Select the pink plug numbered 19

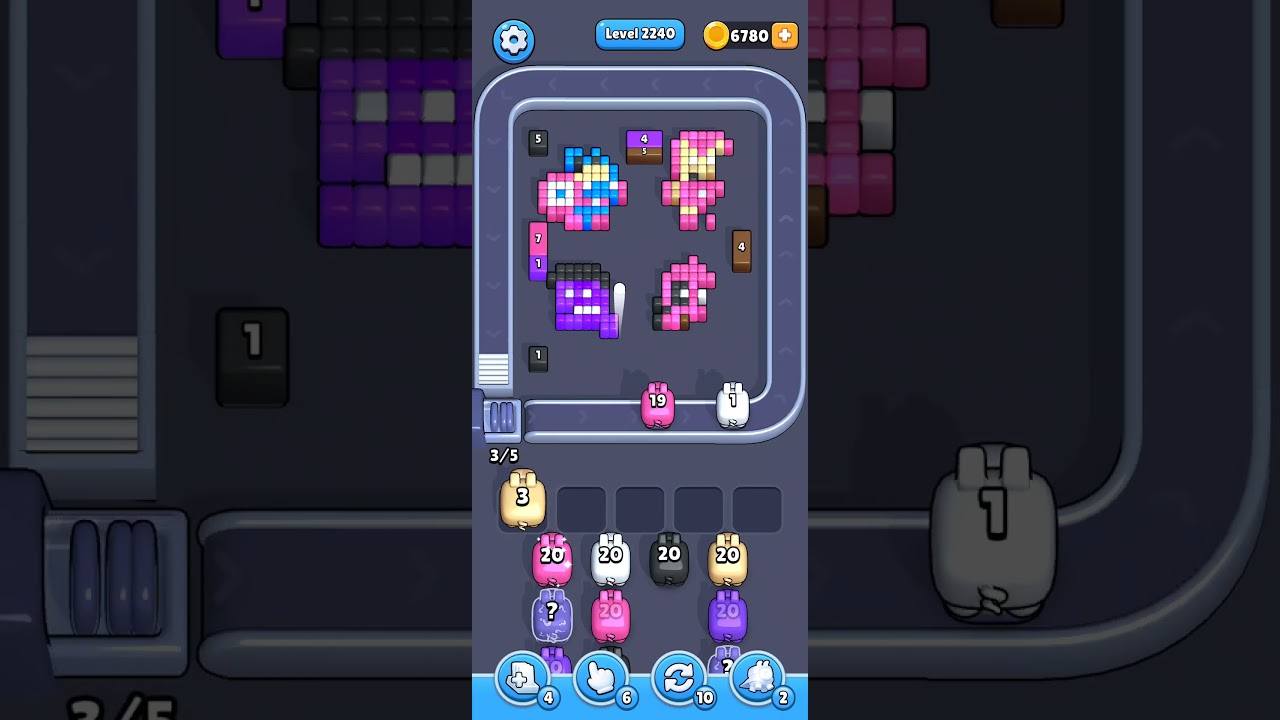[x=659, y=403]
